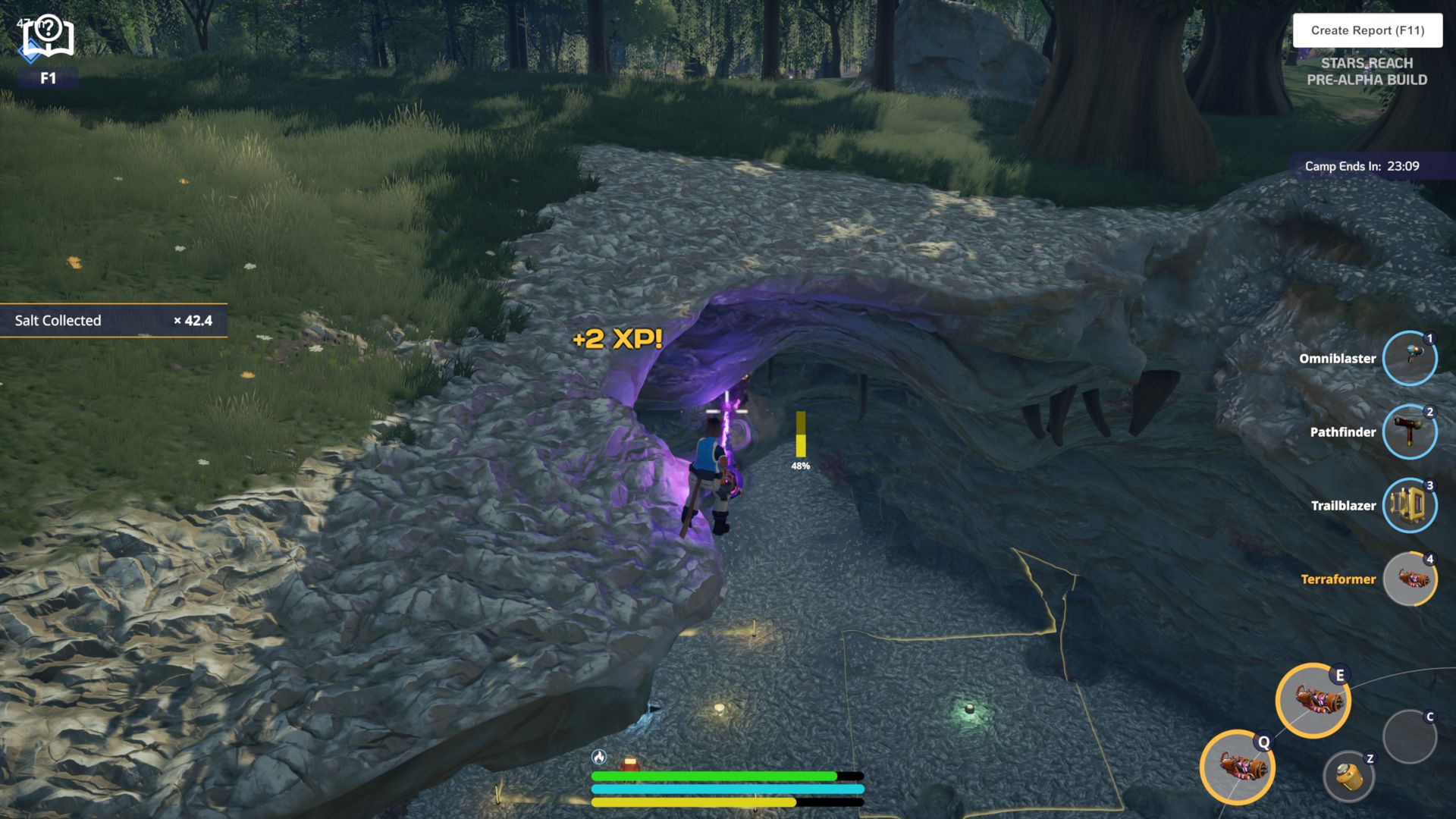1456x819 pixels.
Task: Switch to the Trailblazer tool
Action: [x=1409, y=506]
